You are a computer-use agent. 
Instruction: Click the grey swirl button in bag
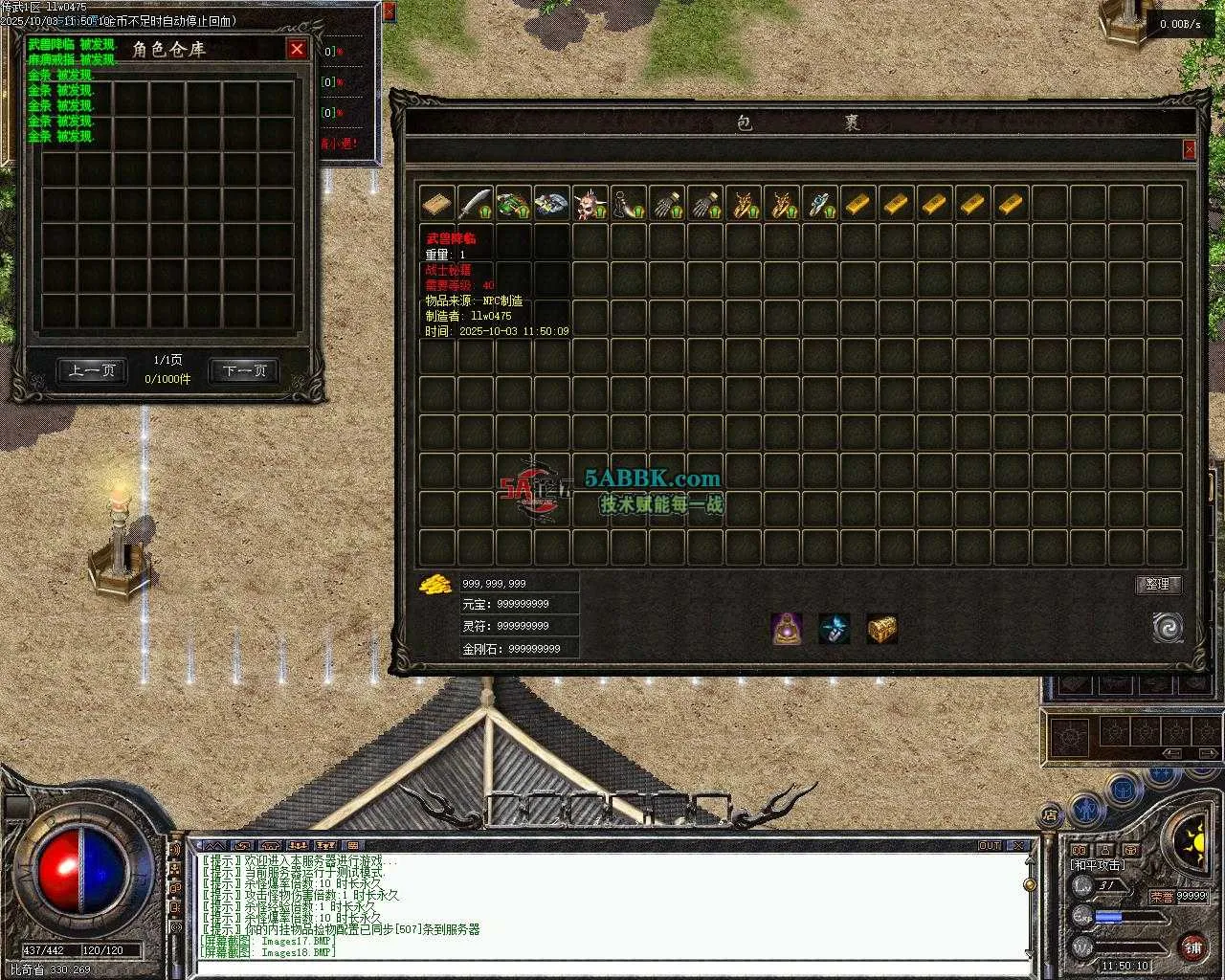[1168, 628]
